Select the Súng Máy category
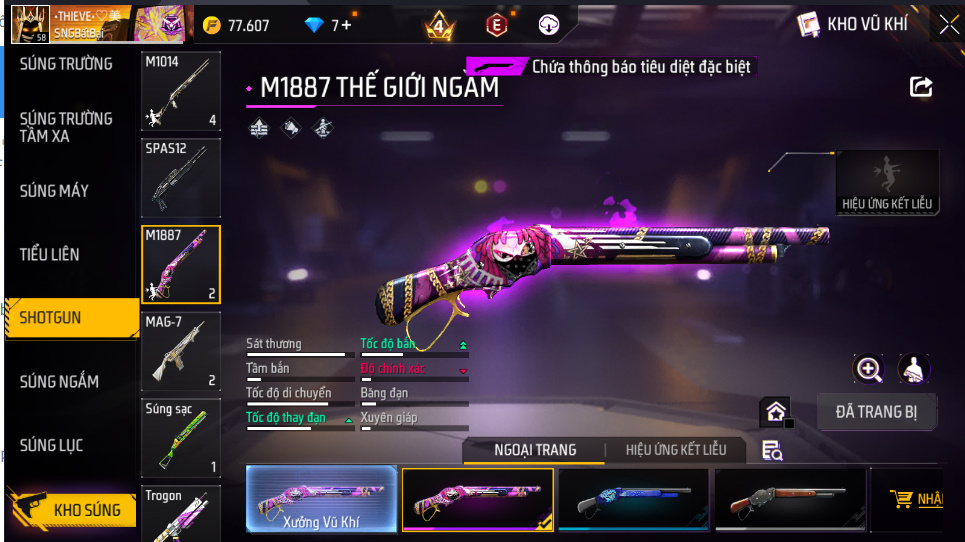This screenshot has height=542, width=965. tap(54, 190)
